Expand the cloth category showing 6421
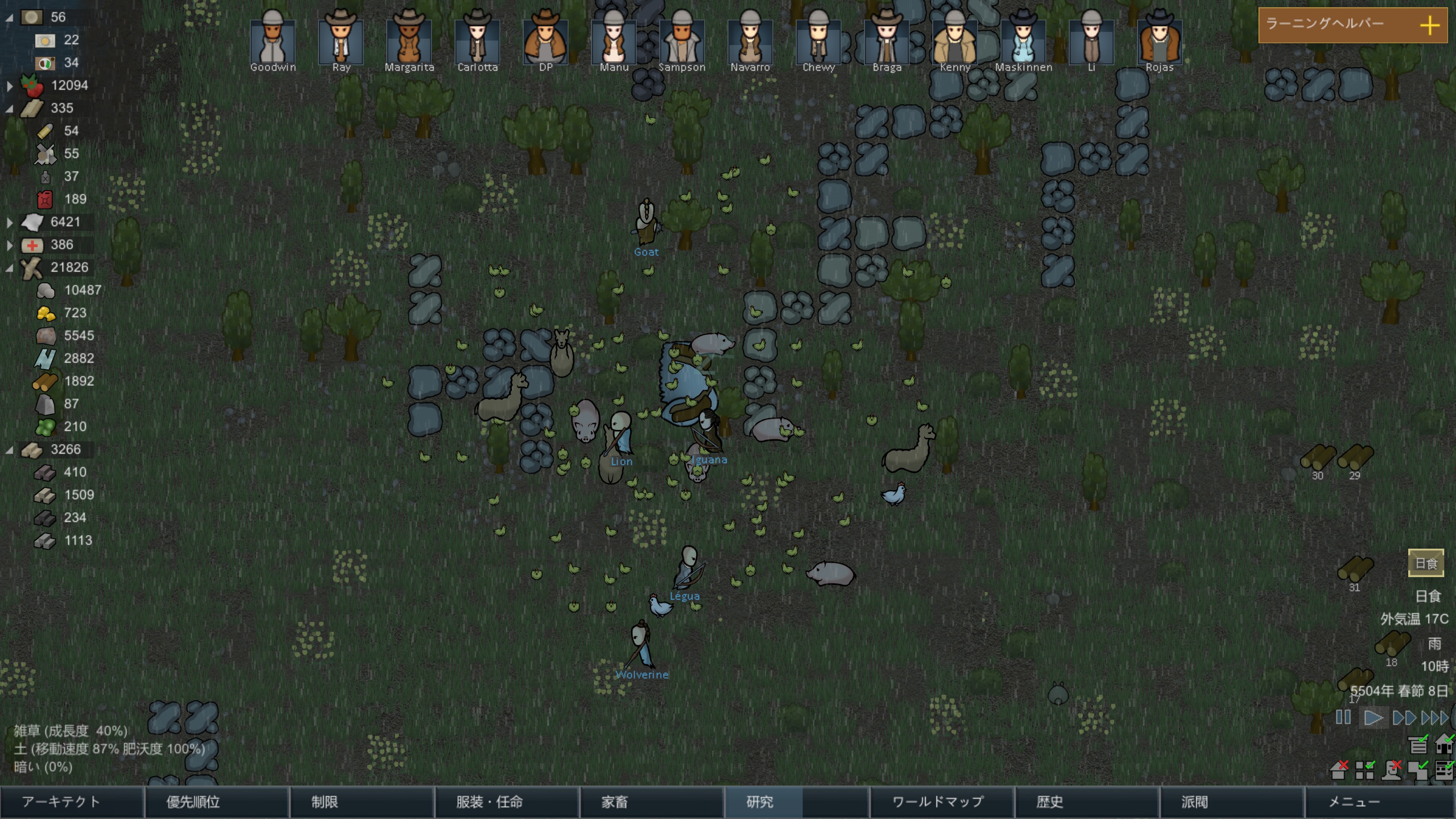The image size is (1456, 819). [x=10, y=221]
